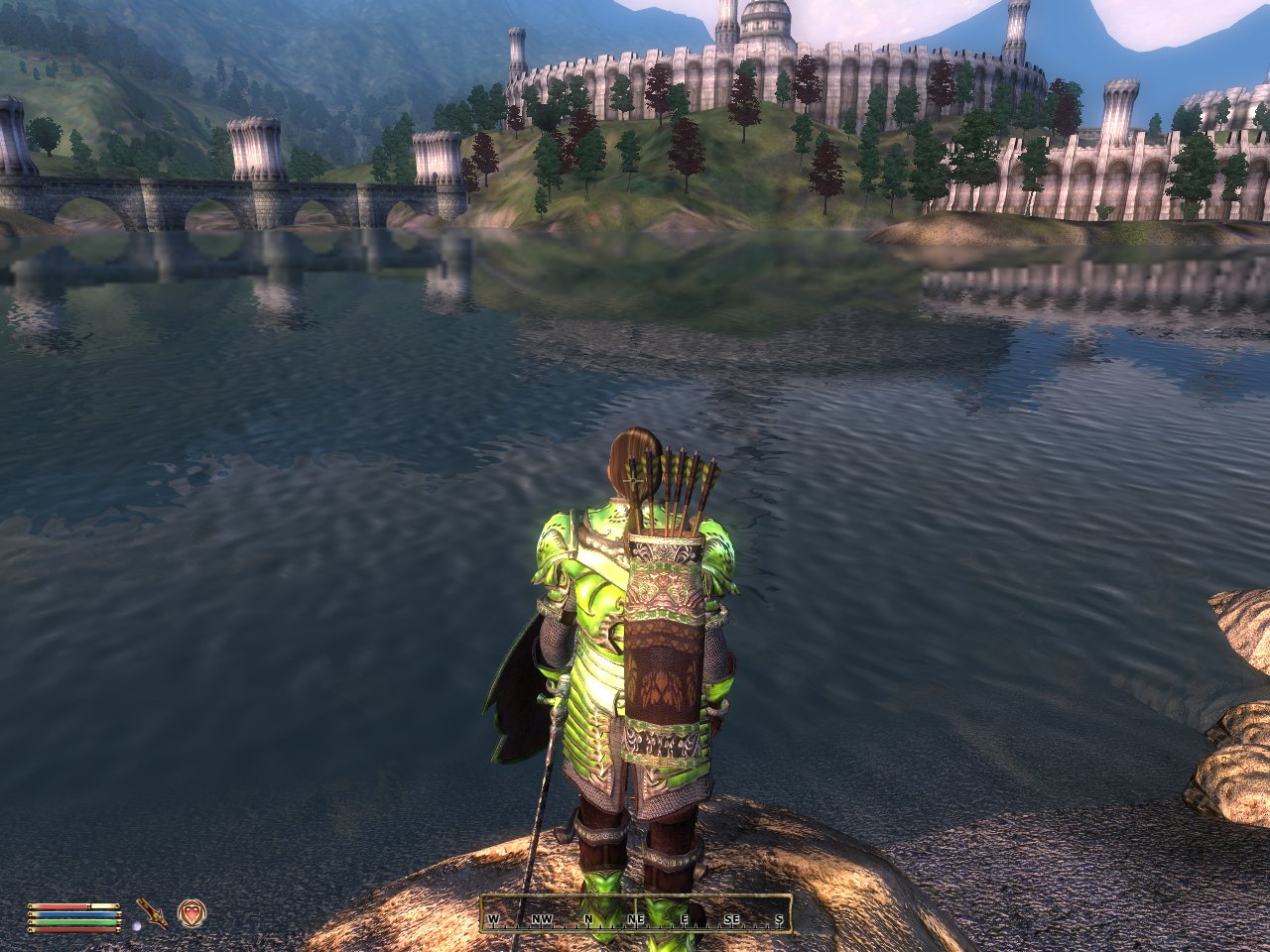Select the heart-shaped active spell icon
Image resolution: width=1270 pixels, height=952 pixels.
click(x=190, y=912)
